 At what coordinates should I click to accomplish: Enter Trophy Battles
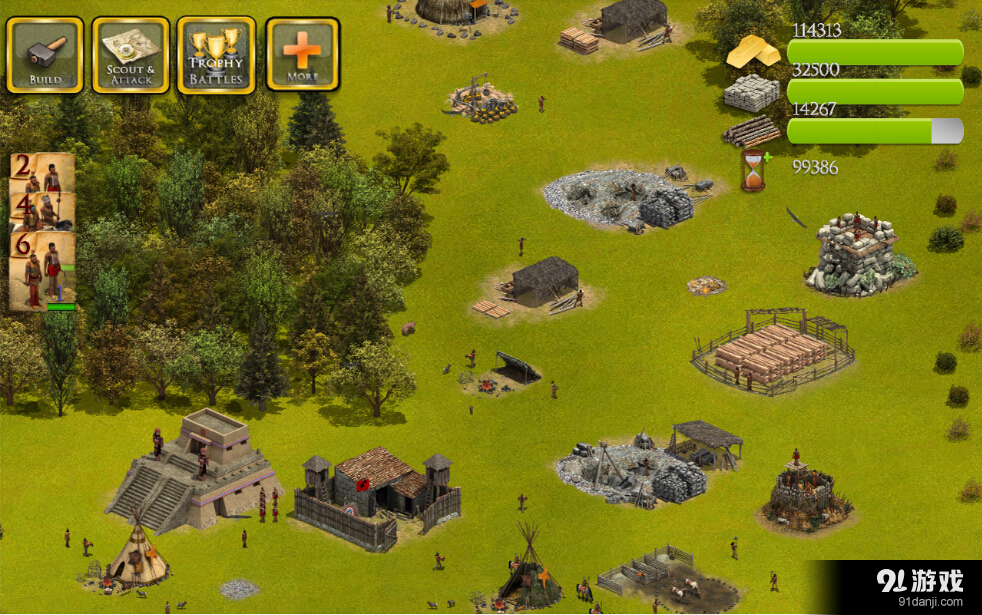click(216, 54)
